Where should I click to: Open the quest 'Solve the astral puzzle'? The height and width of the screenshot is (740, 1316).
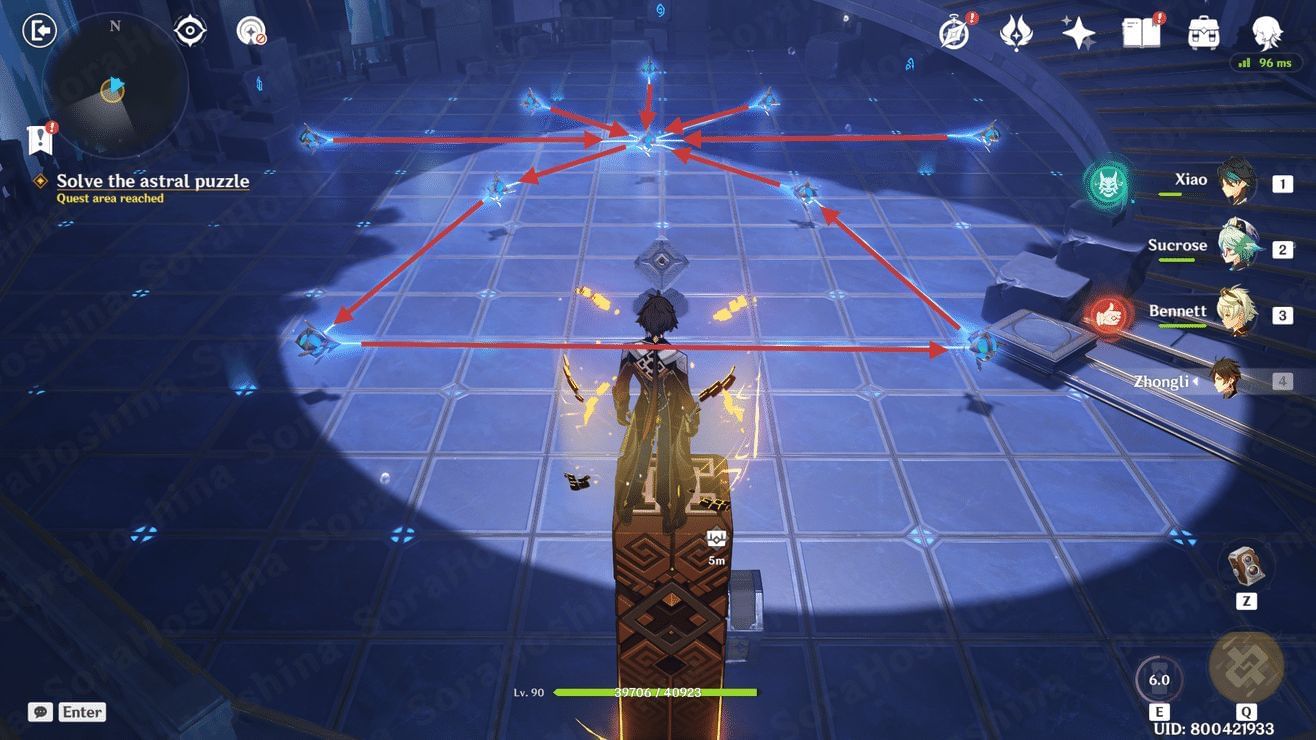(153, 181)
